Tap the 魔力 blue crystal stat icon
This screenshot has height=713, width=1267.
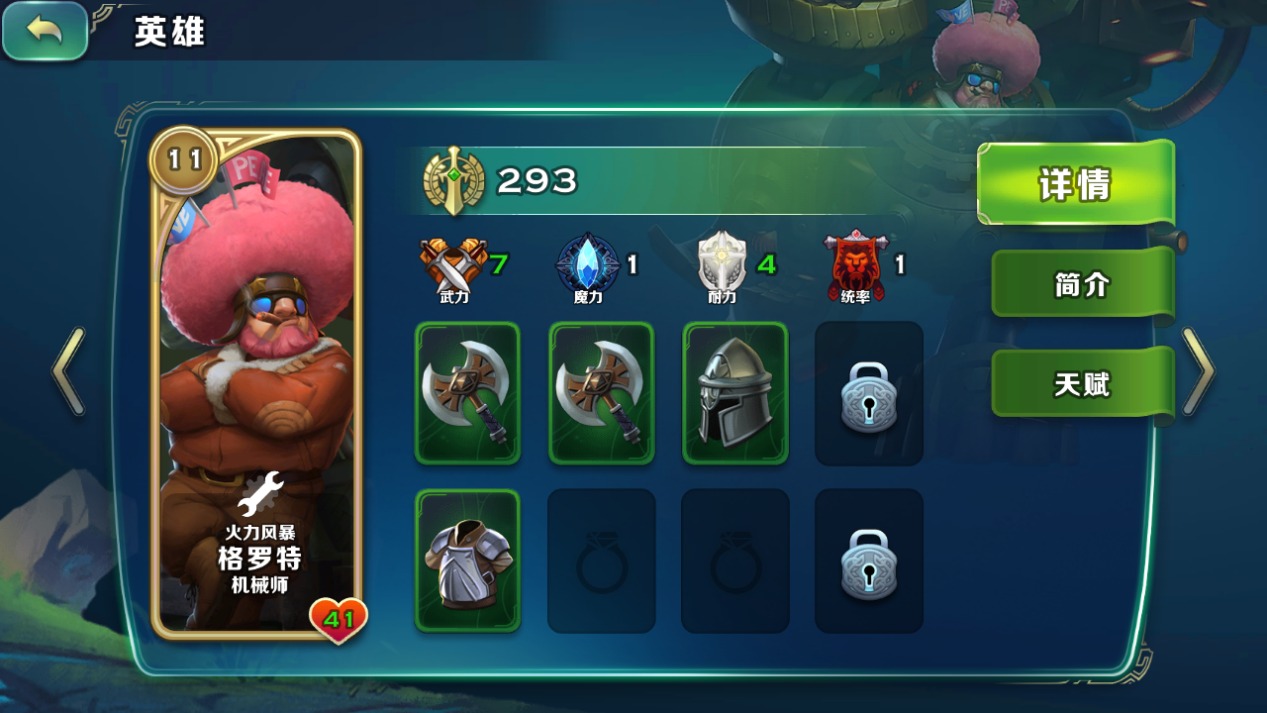tap(587, 266)
